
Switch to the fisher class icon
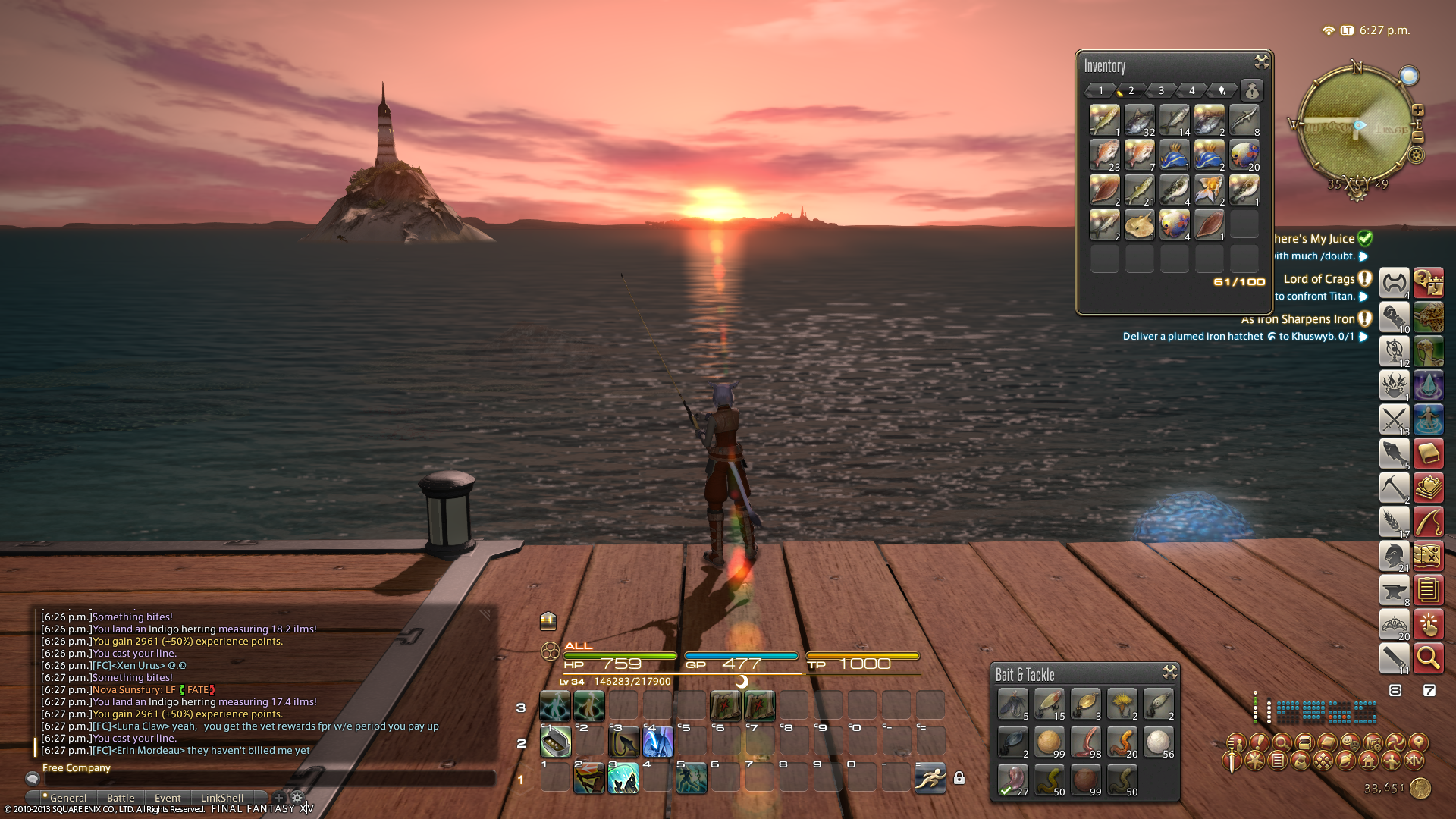click(x=1394, y=453)
